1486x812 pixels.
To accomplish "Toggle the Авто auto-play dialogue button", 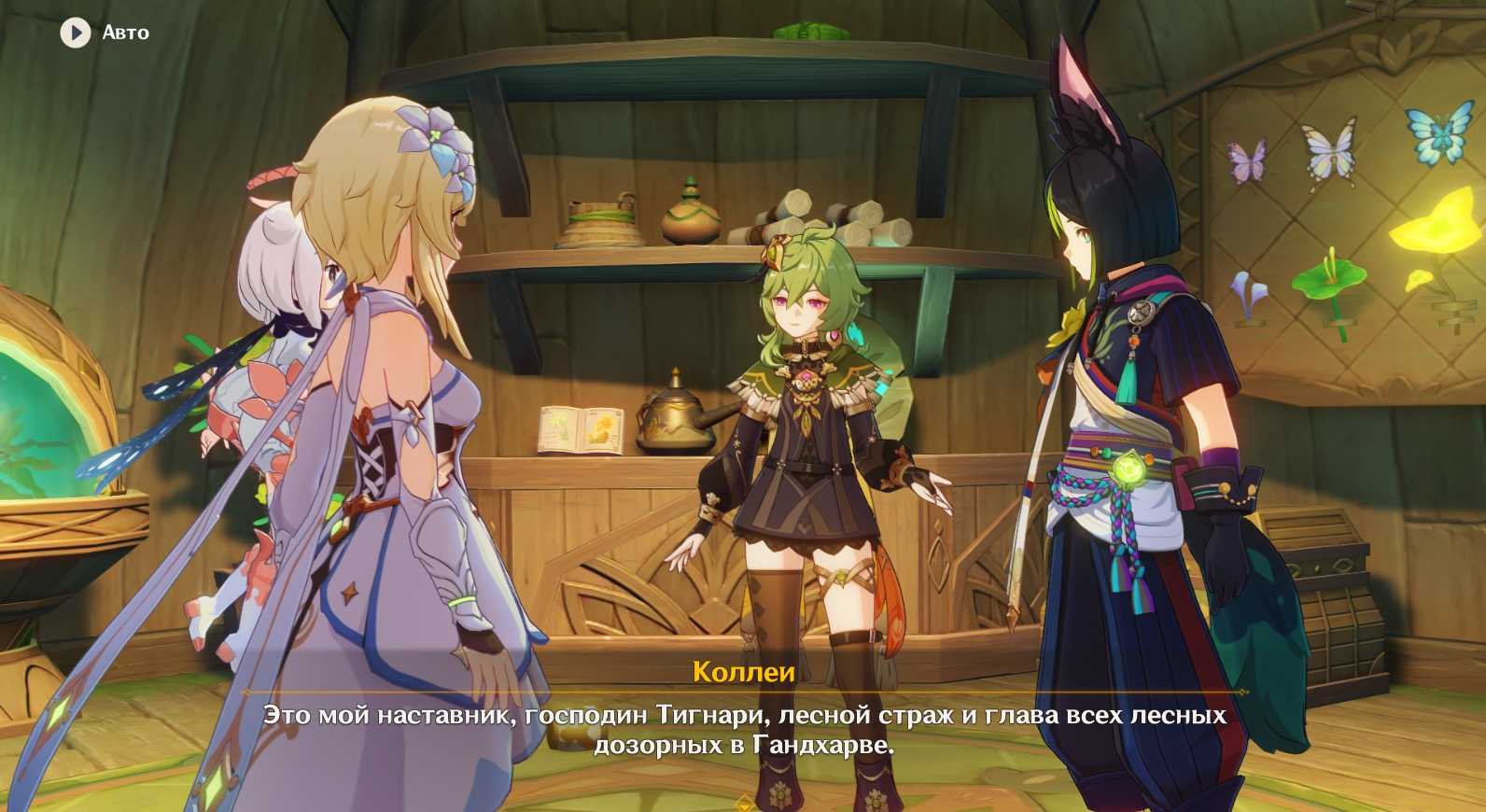I will coord(76,33).
